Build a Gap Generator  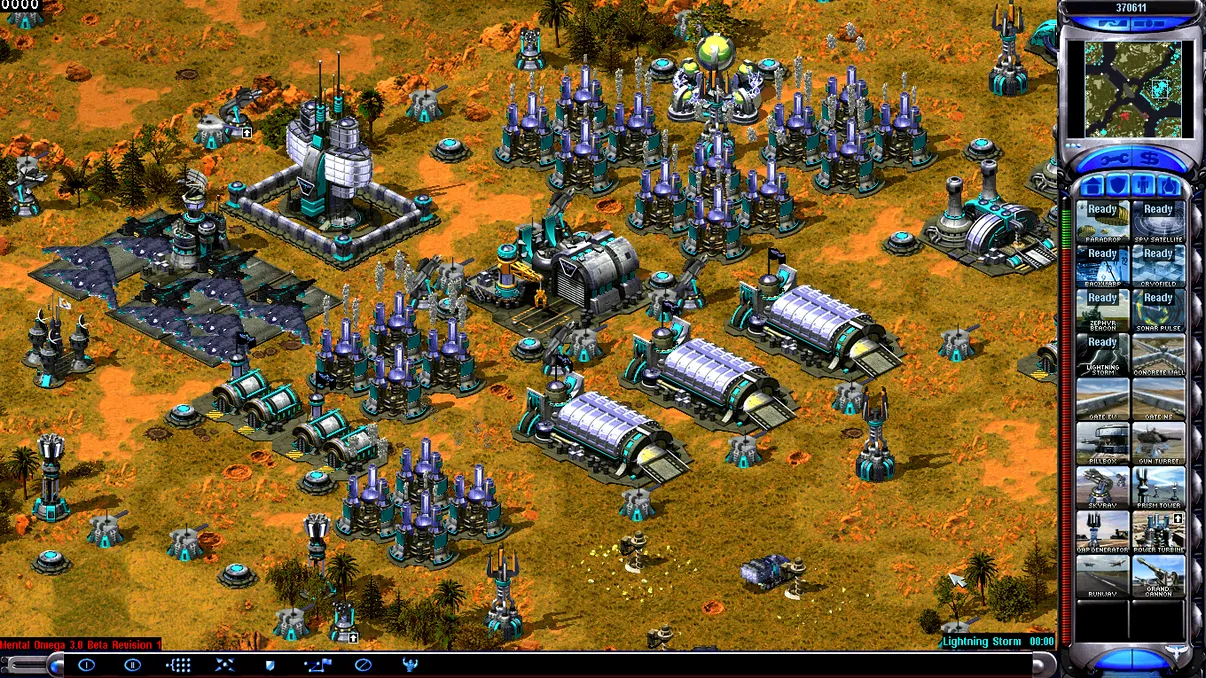coord(1102,530)
